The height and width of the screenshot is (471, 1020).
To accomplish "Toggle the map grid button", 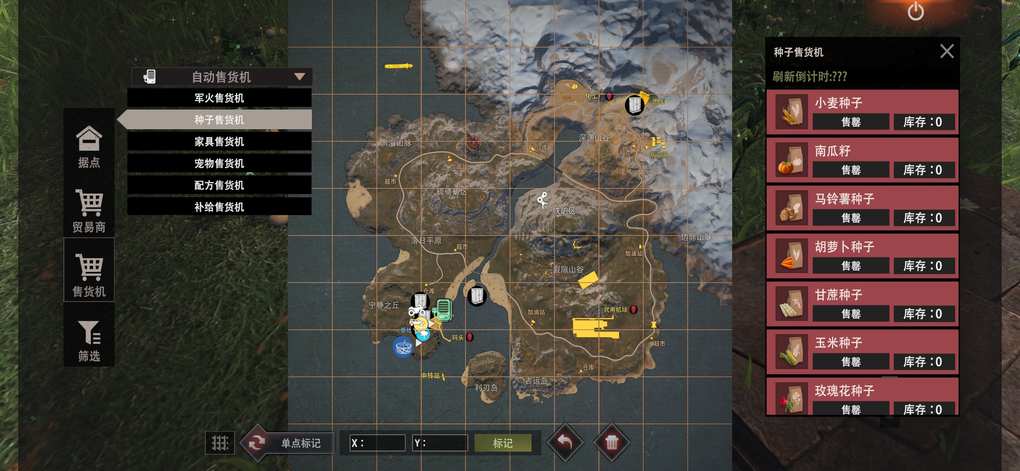I will 219,442.
